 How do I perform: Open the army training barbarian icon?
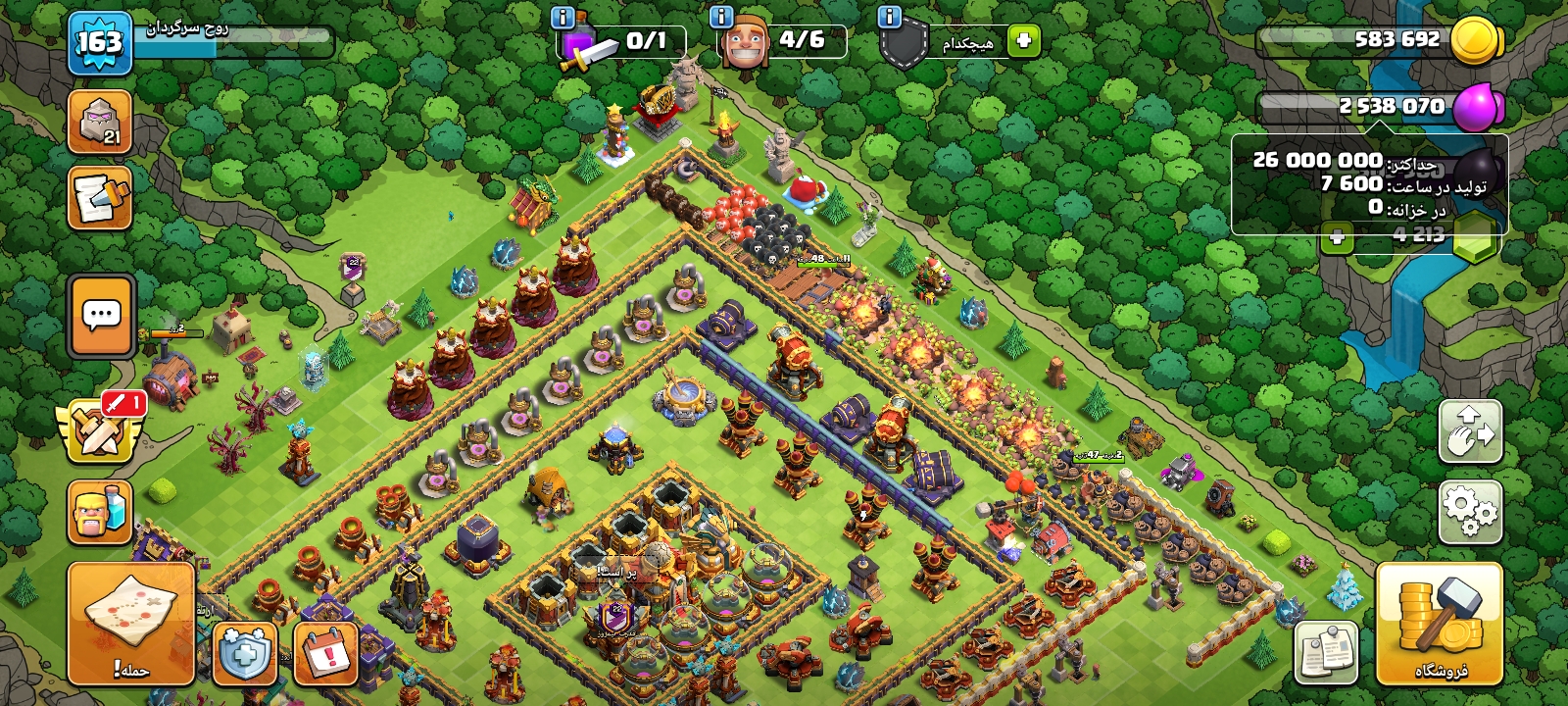tap(99, 511)
